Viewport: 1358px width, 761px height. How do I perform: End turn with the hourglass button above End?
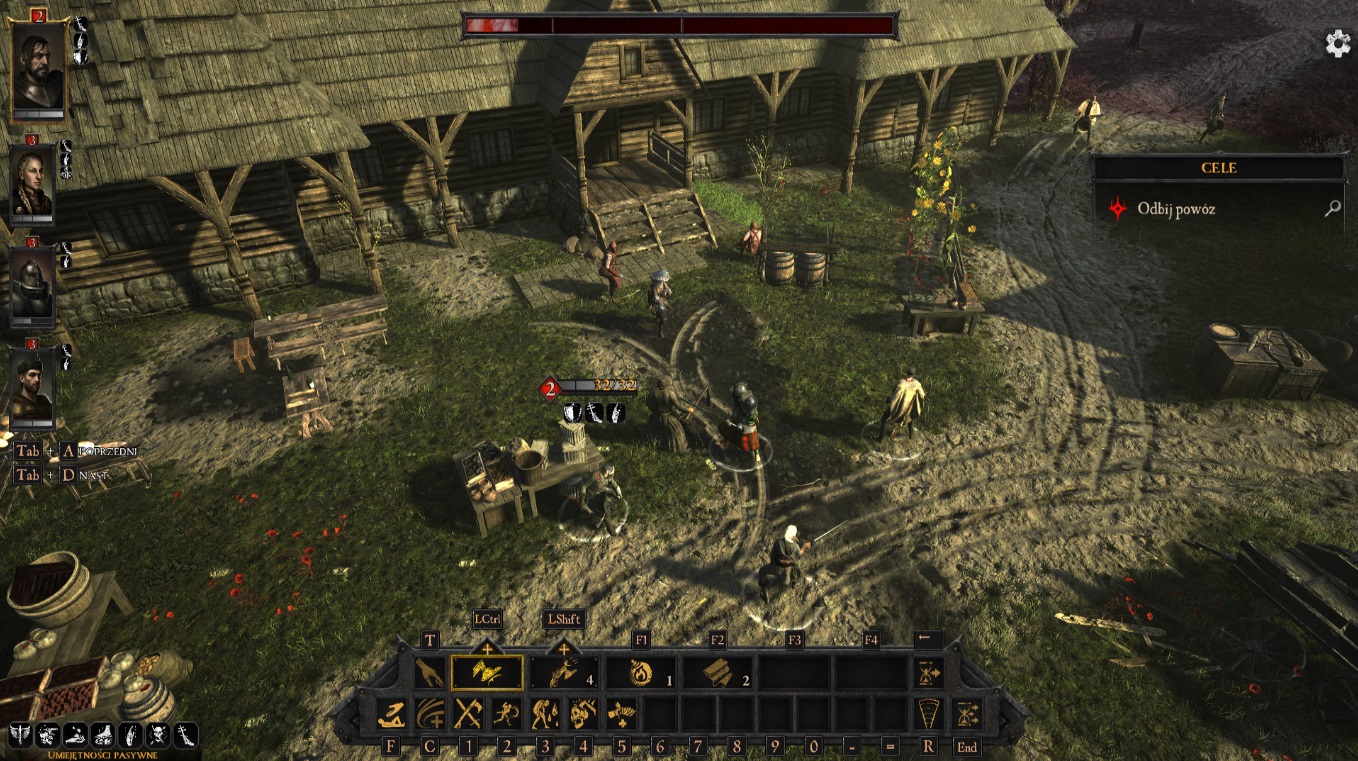[x=967, y=714]
